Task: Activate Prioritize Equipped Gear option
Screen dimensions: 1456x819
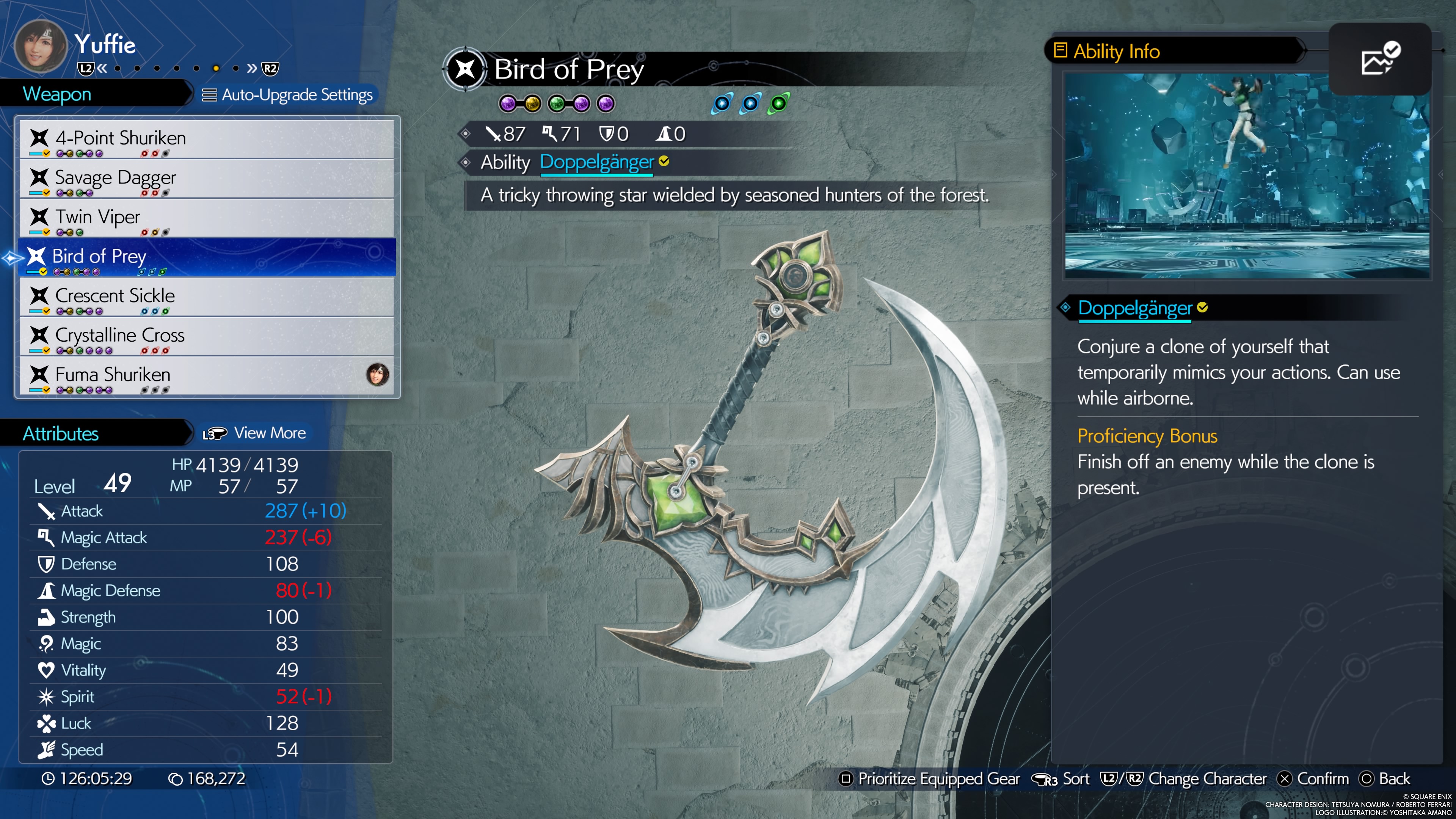Action: tap(930, 779)
